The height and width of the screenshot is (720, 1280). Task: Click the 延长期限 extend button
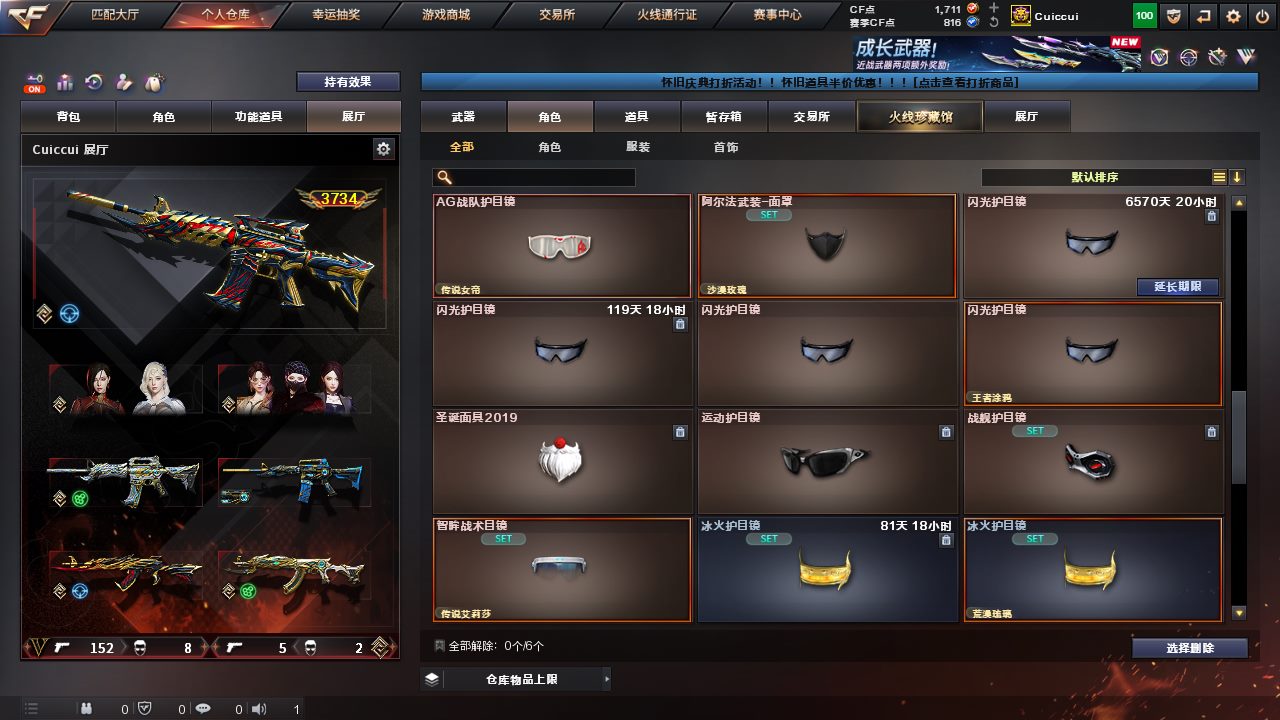1178,287
